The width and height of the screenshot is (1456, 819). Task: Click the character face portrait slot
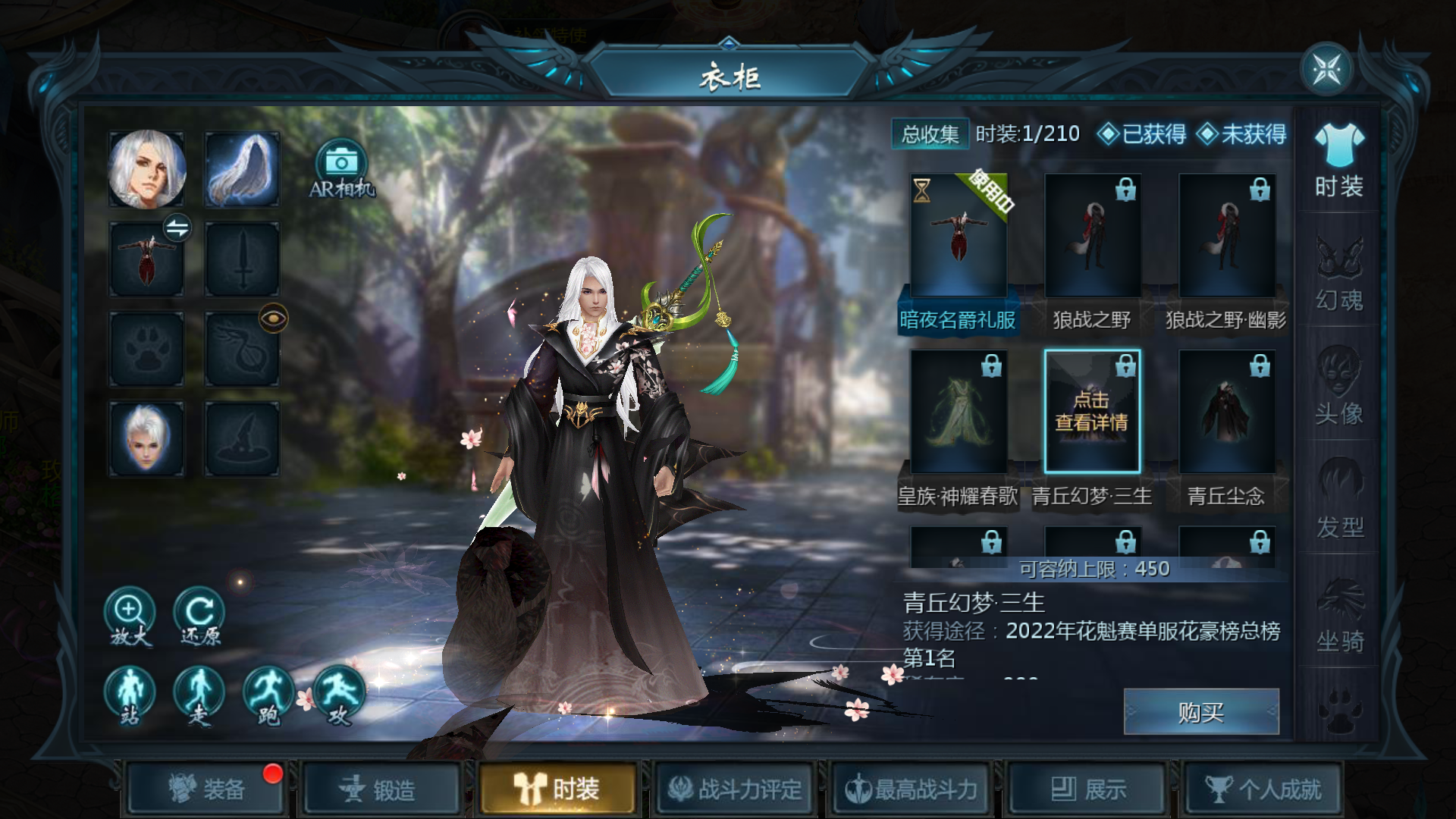click(146, 168)
